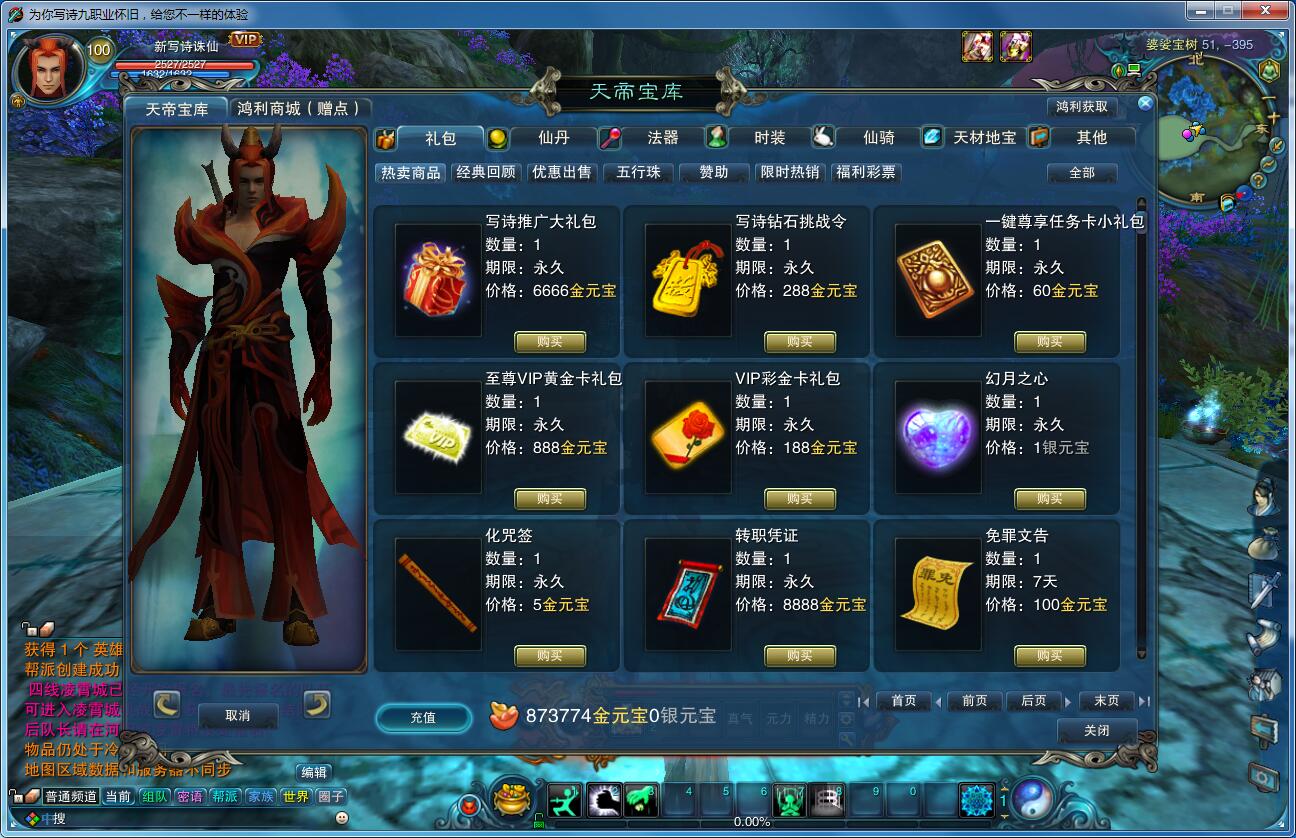Click the flame currency icon beside 金元宝 total
1296x838 pixels.
pos(504,716)
